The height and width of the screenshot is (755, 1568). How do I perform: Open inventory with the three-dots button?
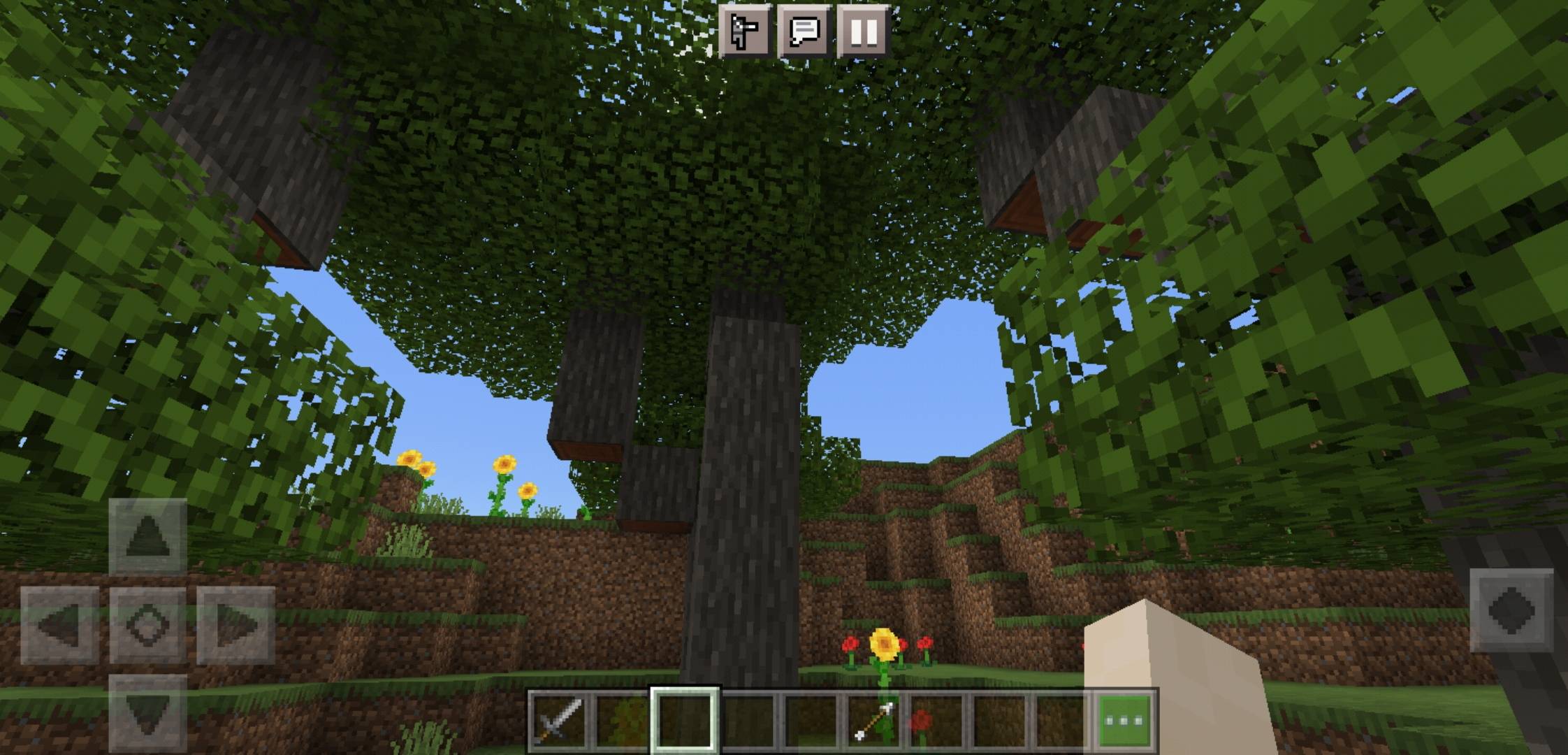[1124, 719]
